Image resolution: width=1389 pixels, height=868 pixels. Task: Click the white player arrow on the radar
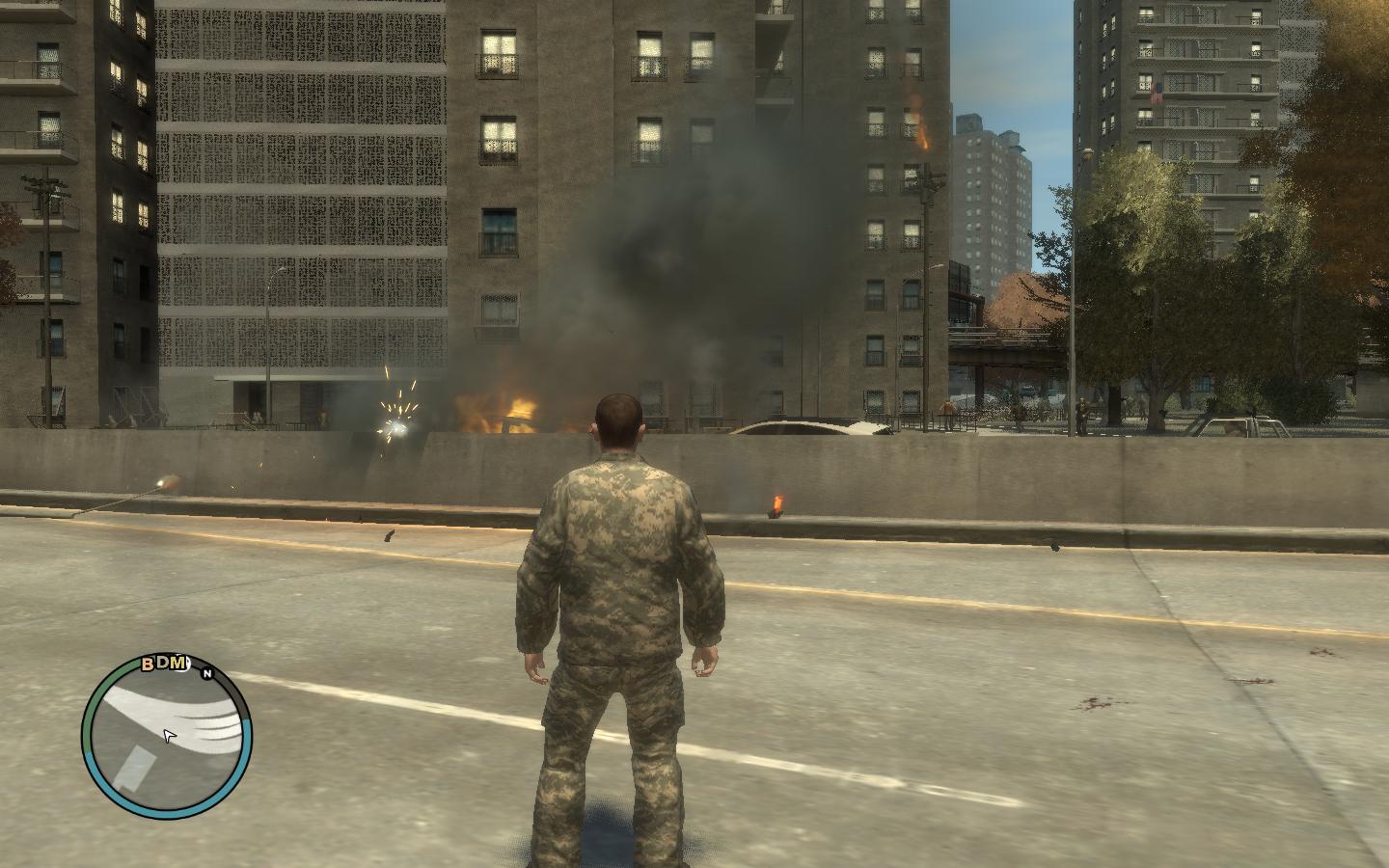[x=170, y=737]
